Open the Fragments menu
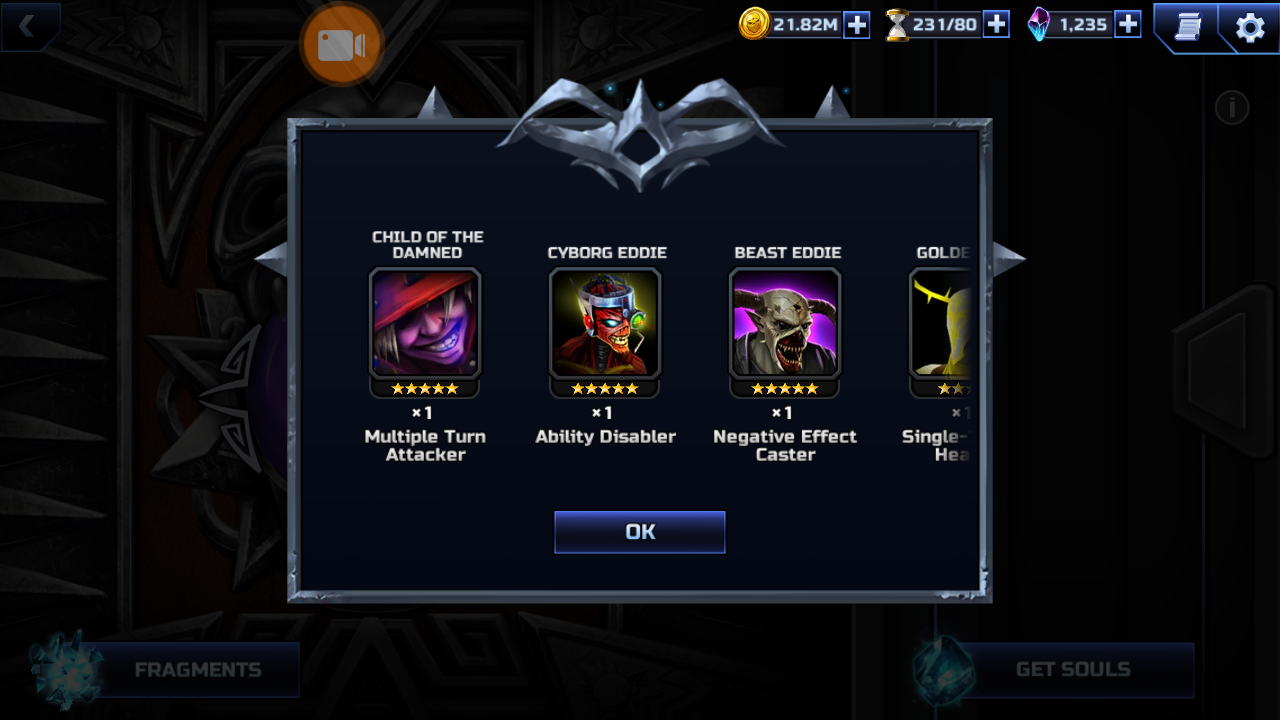Screen dimensions: 1280x720 tap(197, 670)
